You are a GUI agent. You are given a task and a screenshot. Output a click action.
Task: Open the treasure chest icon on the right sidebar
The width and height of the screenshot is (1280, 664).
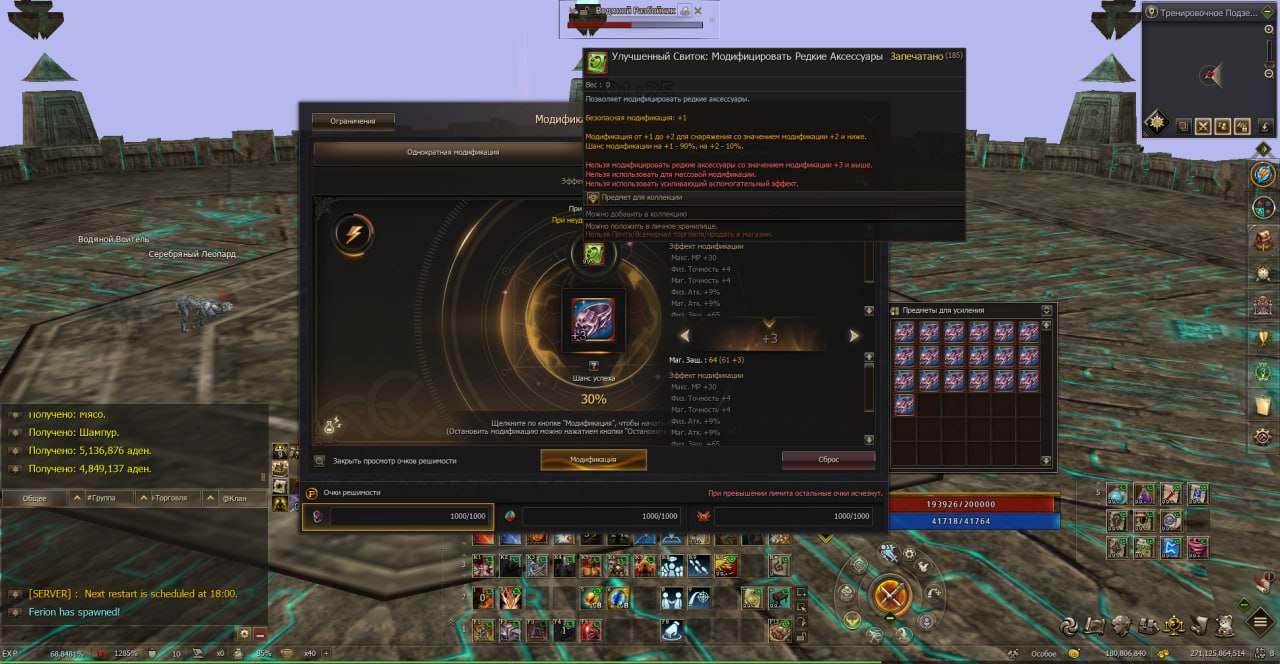tap(1264, 240)
